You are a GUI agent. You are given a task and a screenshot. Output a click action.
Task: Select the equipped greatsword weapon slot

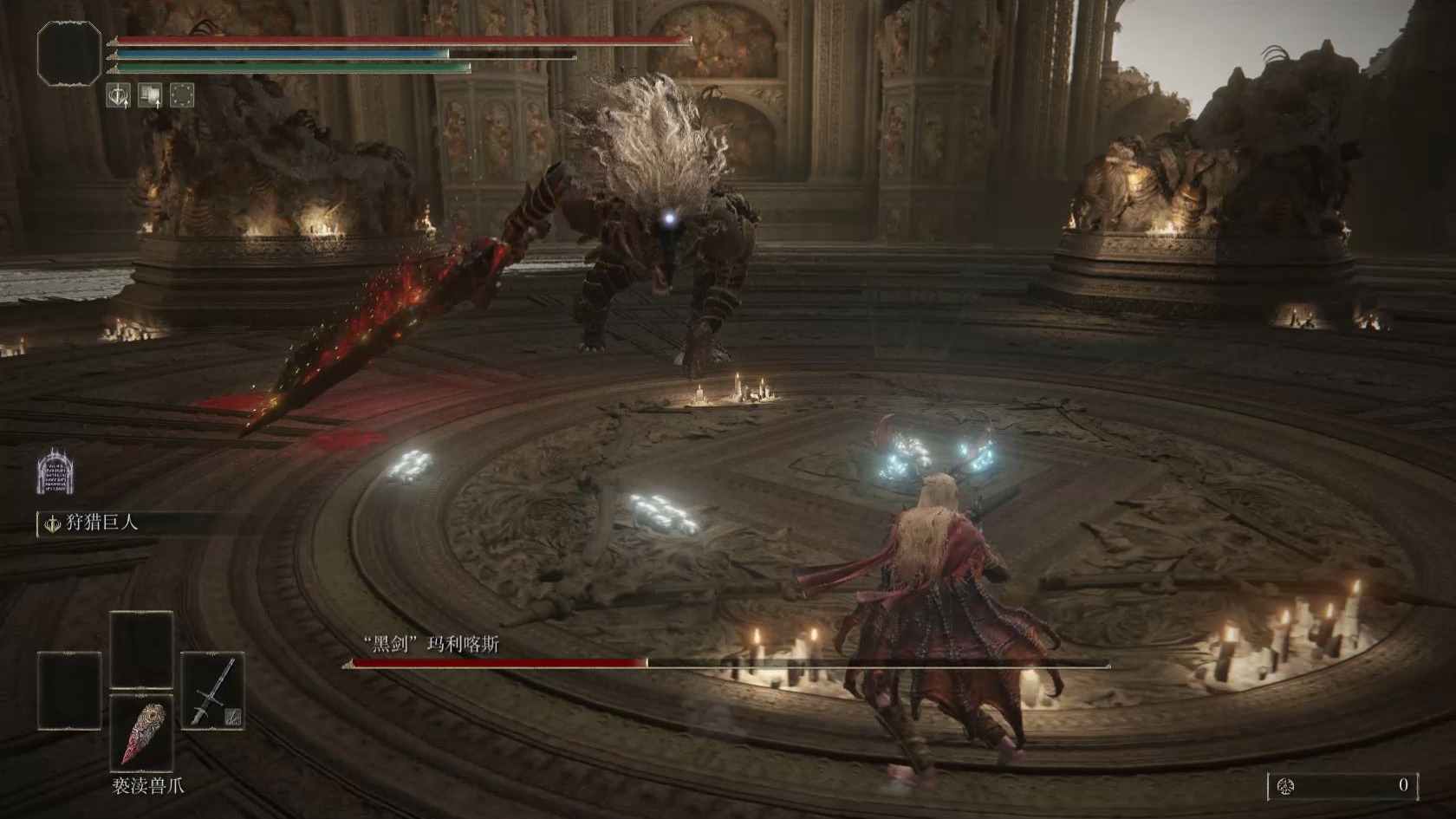coord(212,691)
